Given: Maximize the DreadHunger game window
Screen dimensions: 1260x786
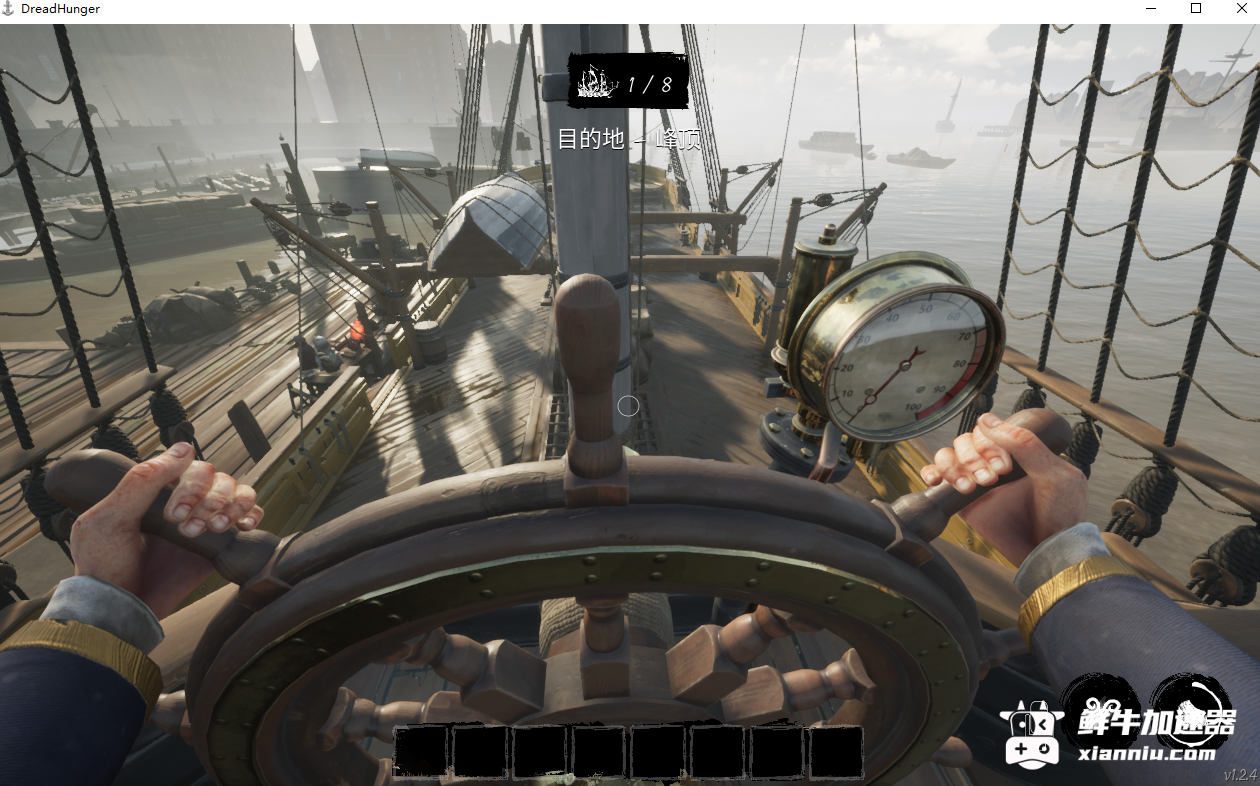Looking at the screenshot, I should pyautogui.click(x=1195, y=9).
